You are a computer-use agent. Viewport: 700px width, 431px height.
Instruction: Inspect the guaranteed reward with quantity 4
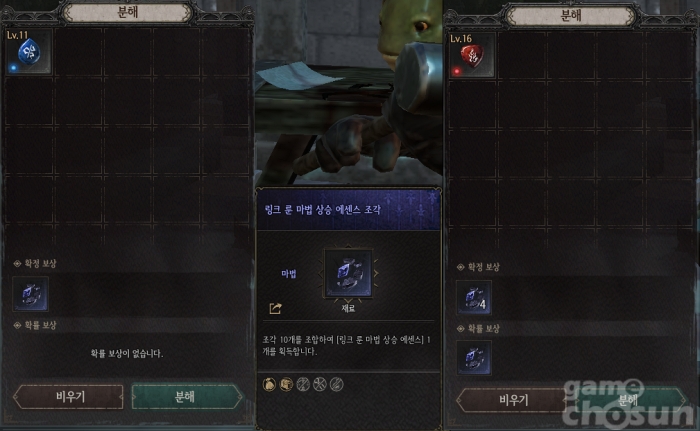[x=473, y=297]
